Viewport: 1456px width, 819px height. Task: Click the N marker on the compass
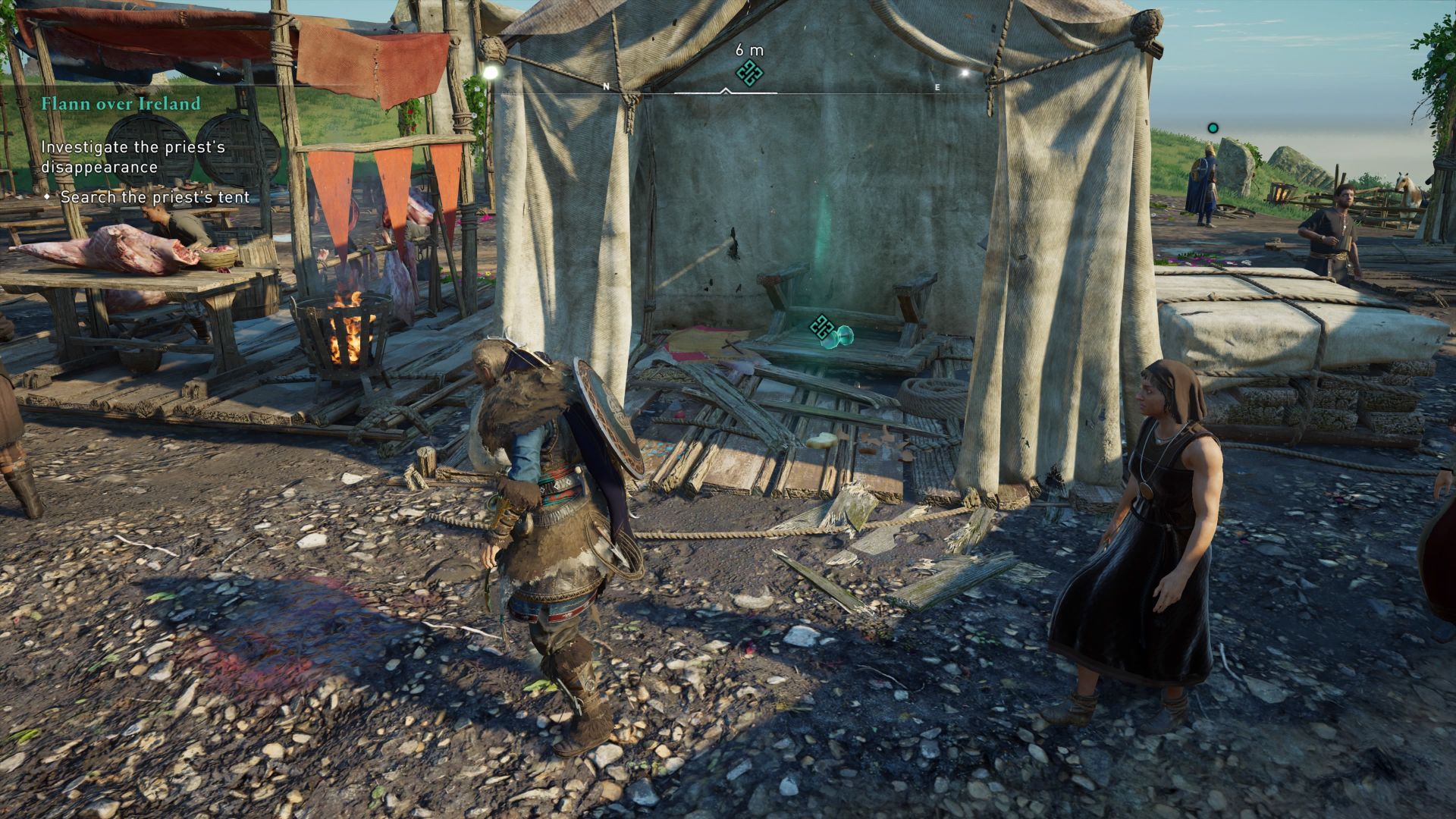pos(604,86)
